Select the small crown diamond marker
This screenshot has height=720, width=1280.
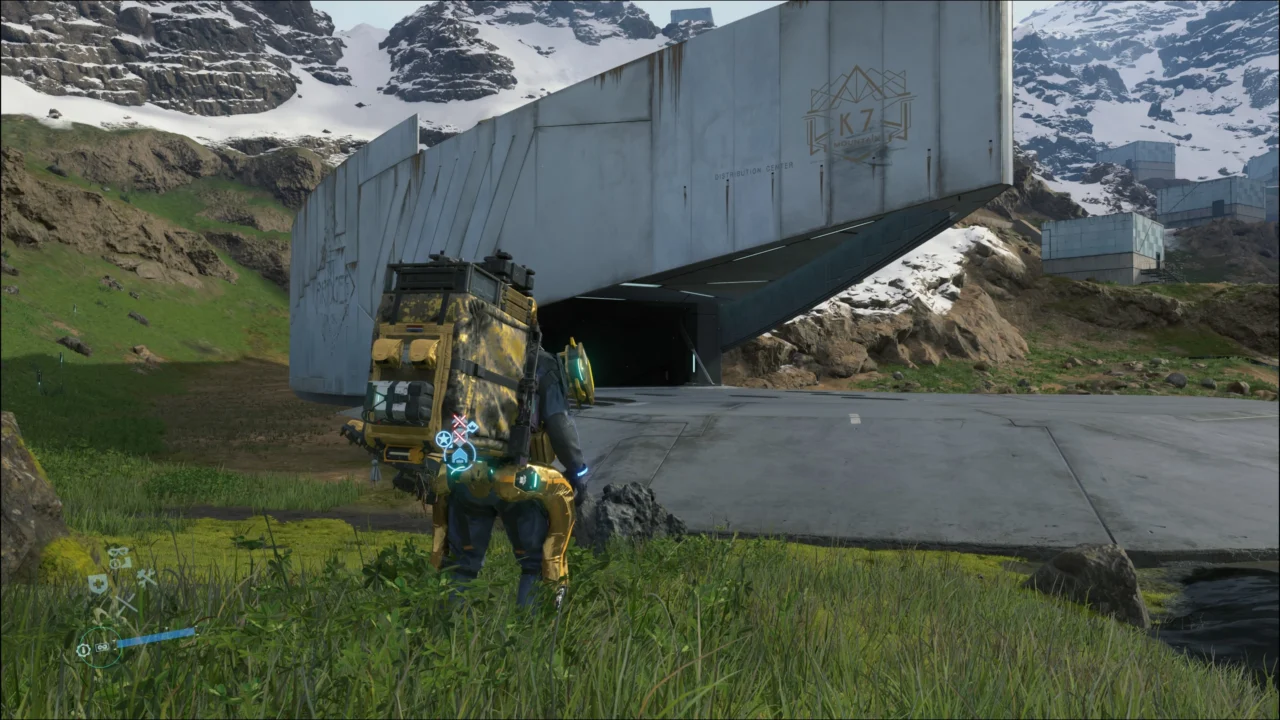click(472, 427)
